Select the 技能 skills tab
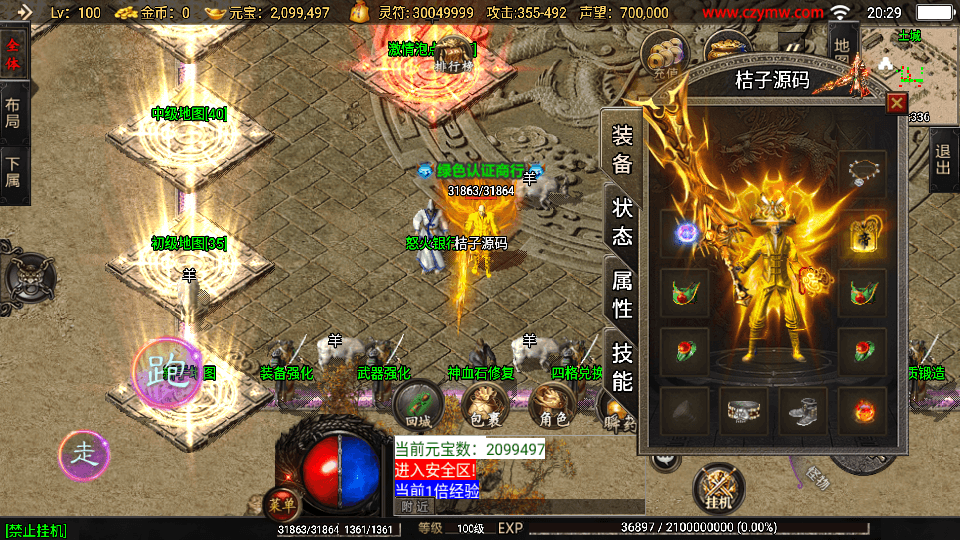 (622, 367)
